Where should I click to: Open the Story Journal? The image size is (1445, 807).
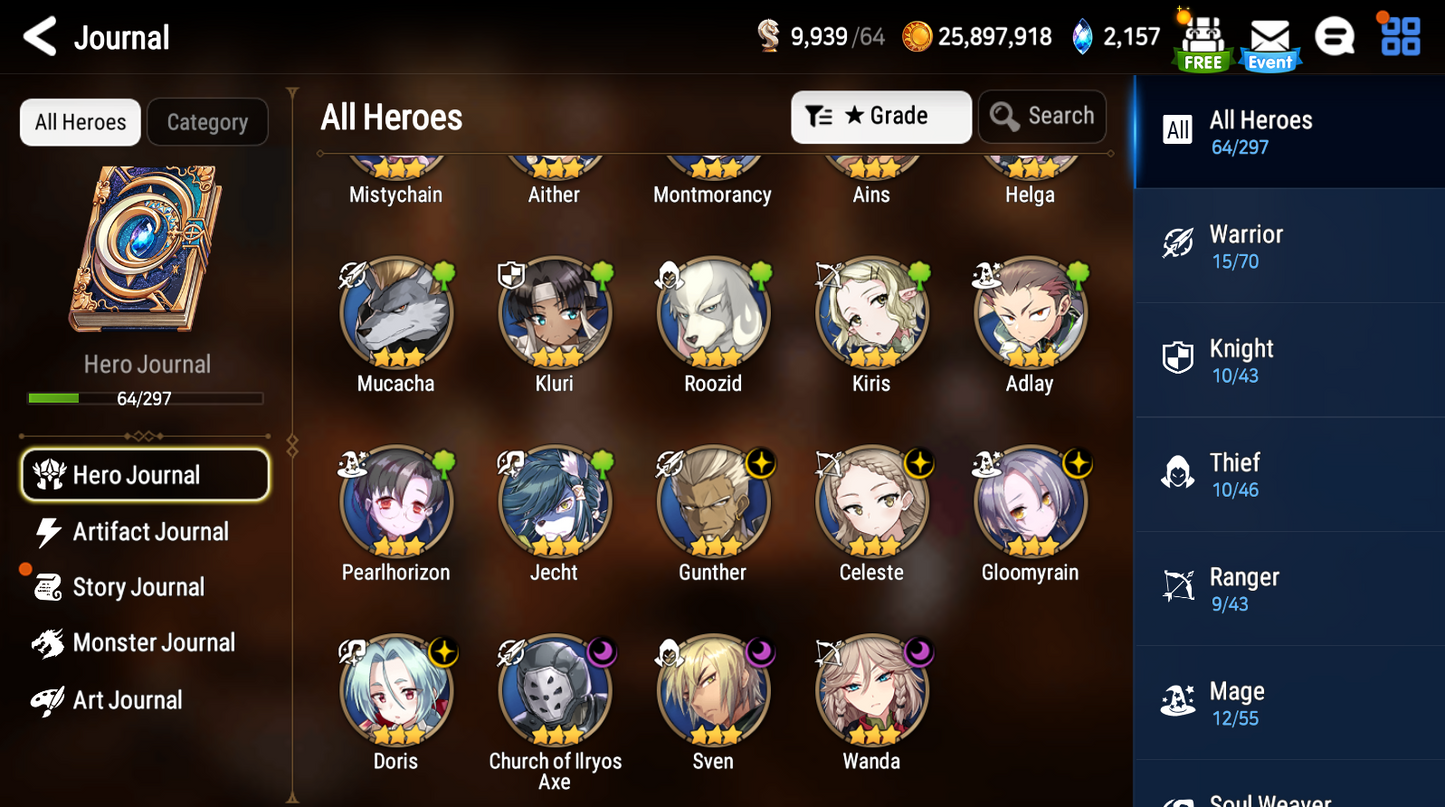tap(138, 587)
